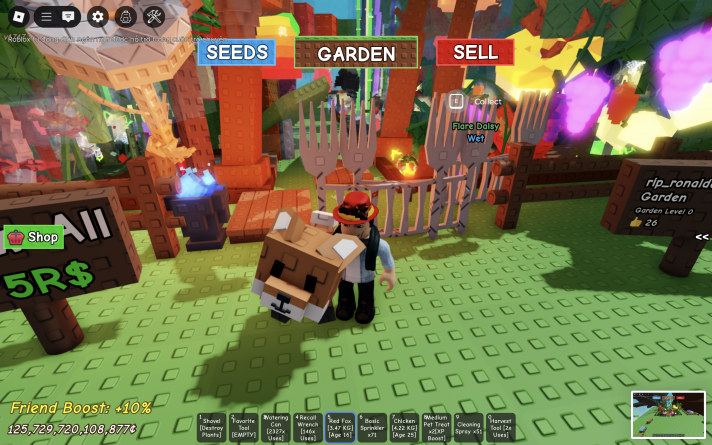The width and height of the screenshot is (712, 445).
Task: Open the Roblox main menu
Action: pyautogui.click(x=17, y=16)
